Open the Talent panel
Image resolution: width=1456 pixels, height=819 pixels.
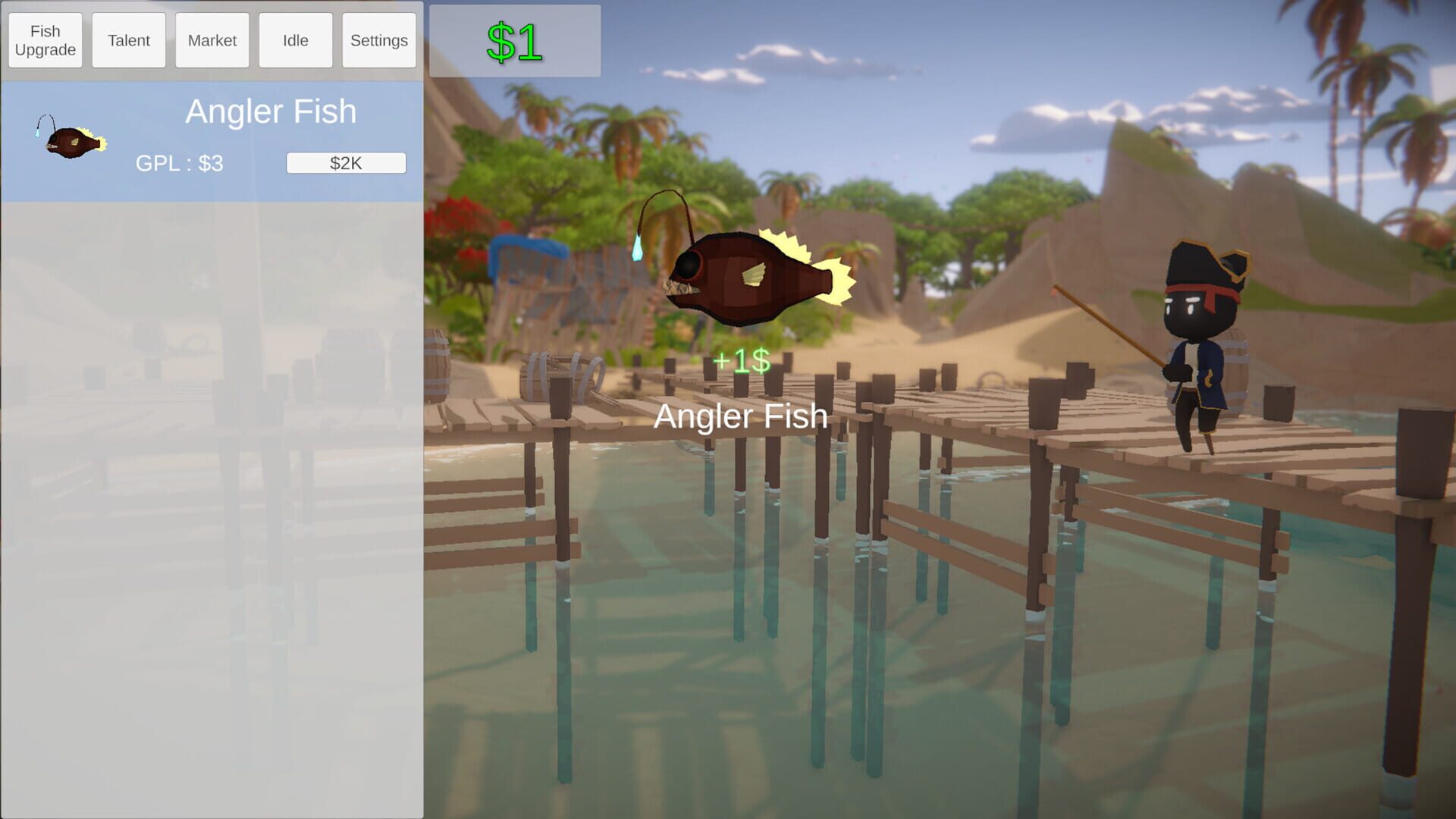click(x=128, y=39)
